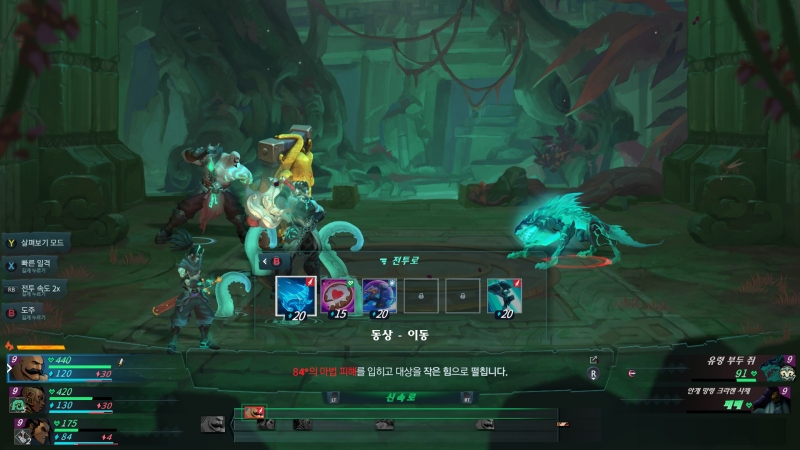The height and width of the screenshot is (450, 800).
Task: Choose the pink heart healing ability
Action: (338, 296)
